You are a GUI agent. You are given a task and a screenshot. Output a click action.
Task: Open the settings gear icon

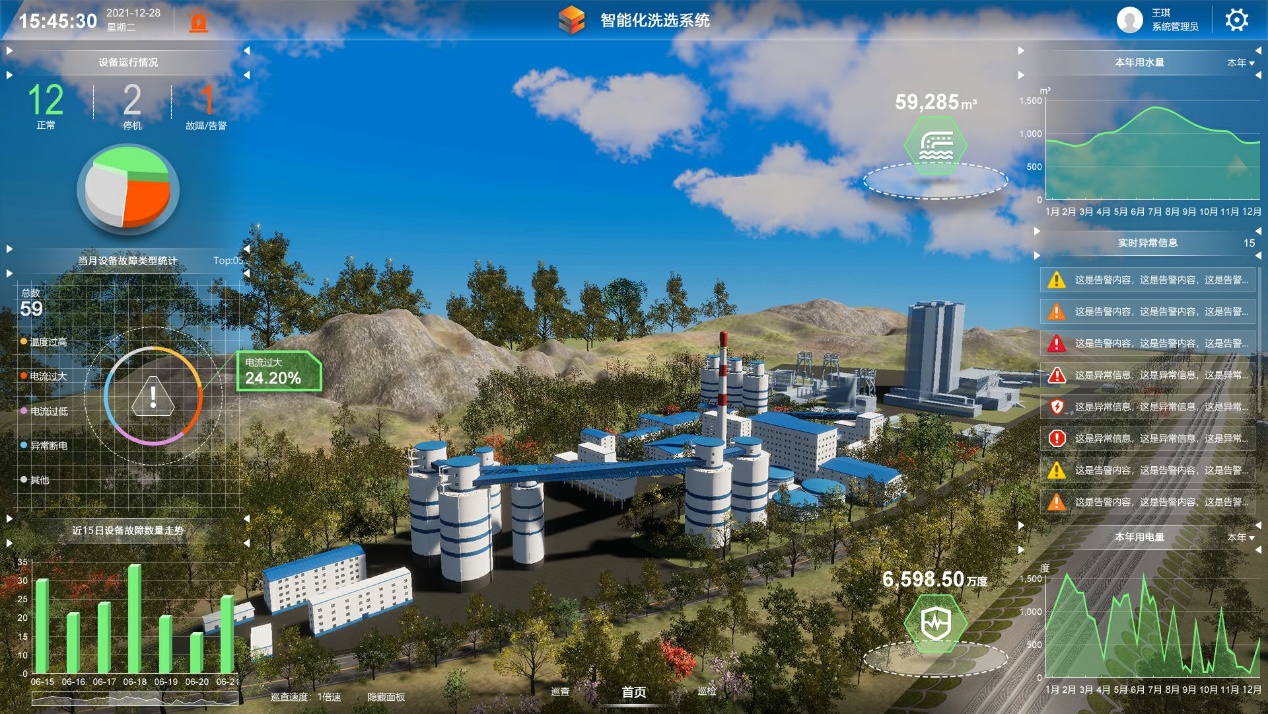tap(1237, 20)
